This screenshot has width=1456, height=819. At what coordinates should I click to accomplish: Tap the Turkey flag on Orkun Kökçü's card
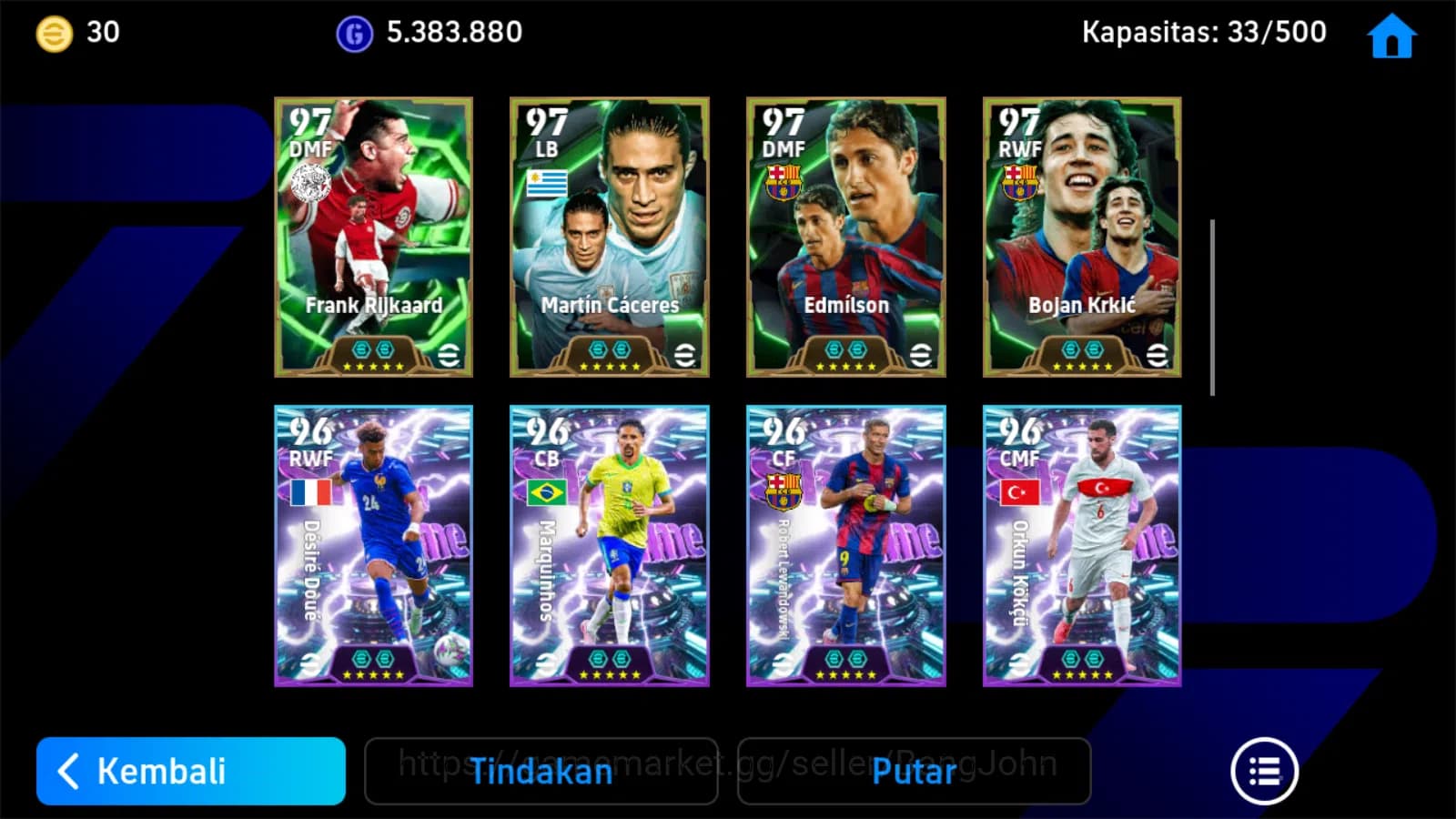point(1019,492)
